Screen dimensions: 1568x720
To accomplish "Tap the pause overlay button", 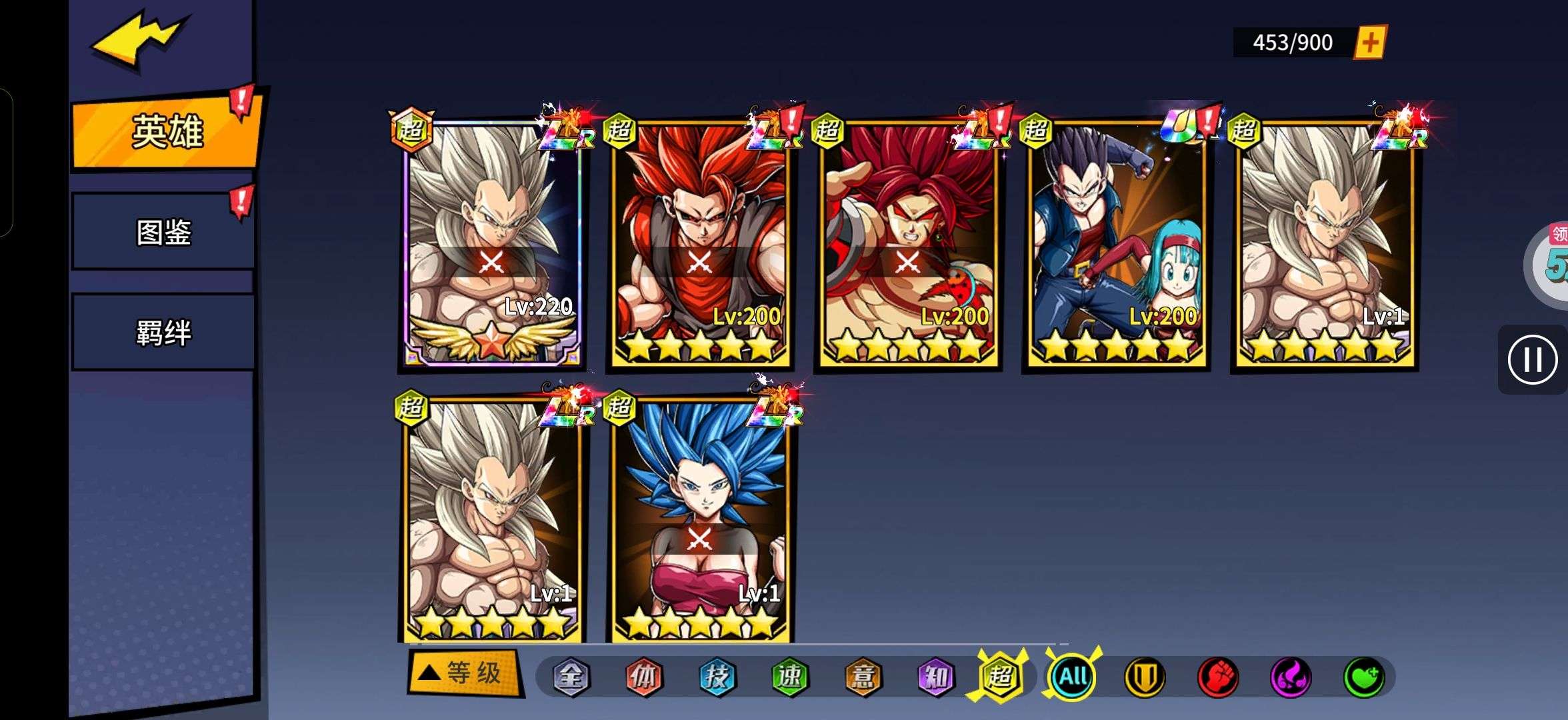I will pyautogui.click(x=1532, y=360).
